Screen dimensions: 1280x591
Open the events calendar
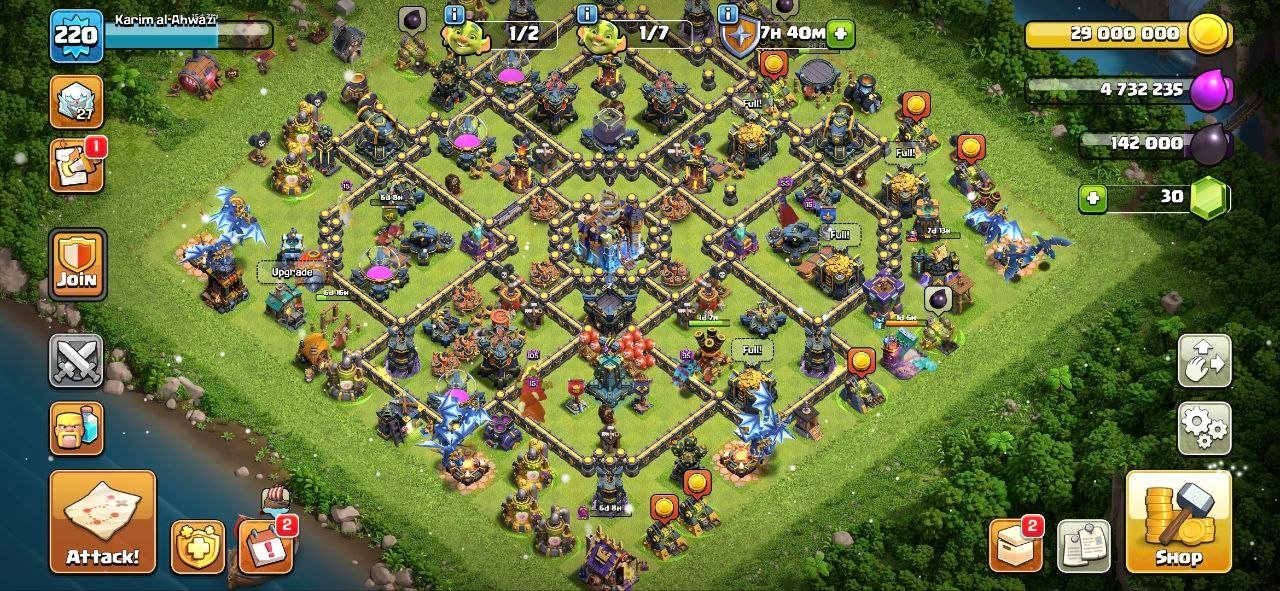[265, 547]
